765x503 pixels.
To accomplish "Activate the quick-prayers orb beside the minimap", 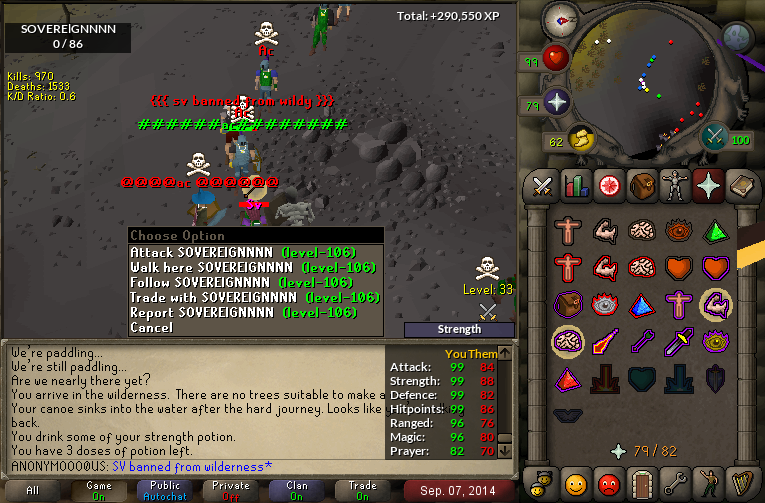I will 556,102.
